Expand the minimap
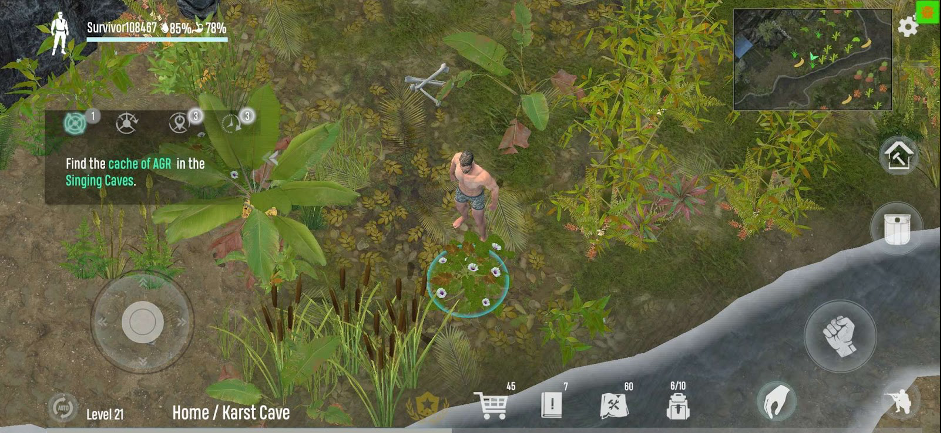The height and width of the screenshot is (433, 941). click(x=813, y=60)
